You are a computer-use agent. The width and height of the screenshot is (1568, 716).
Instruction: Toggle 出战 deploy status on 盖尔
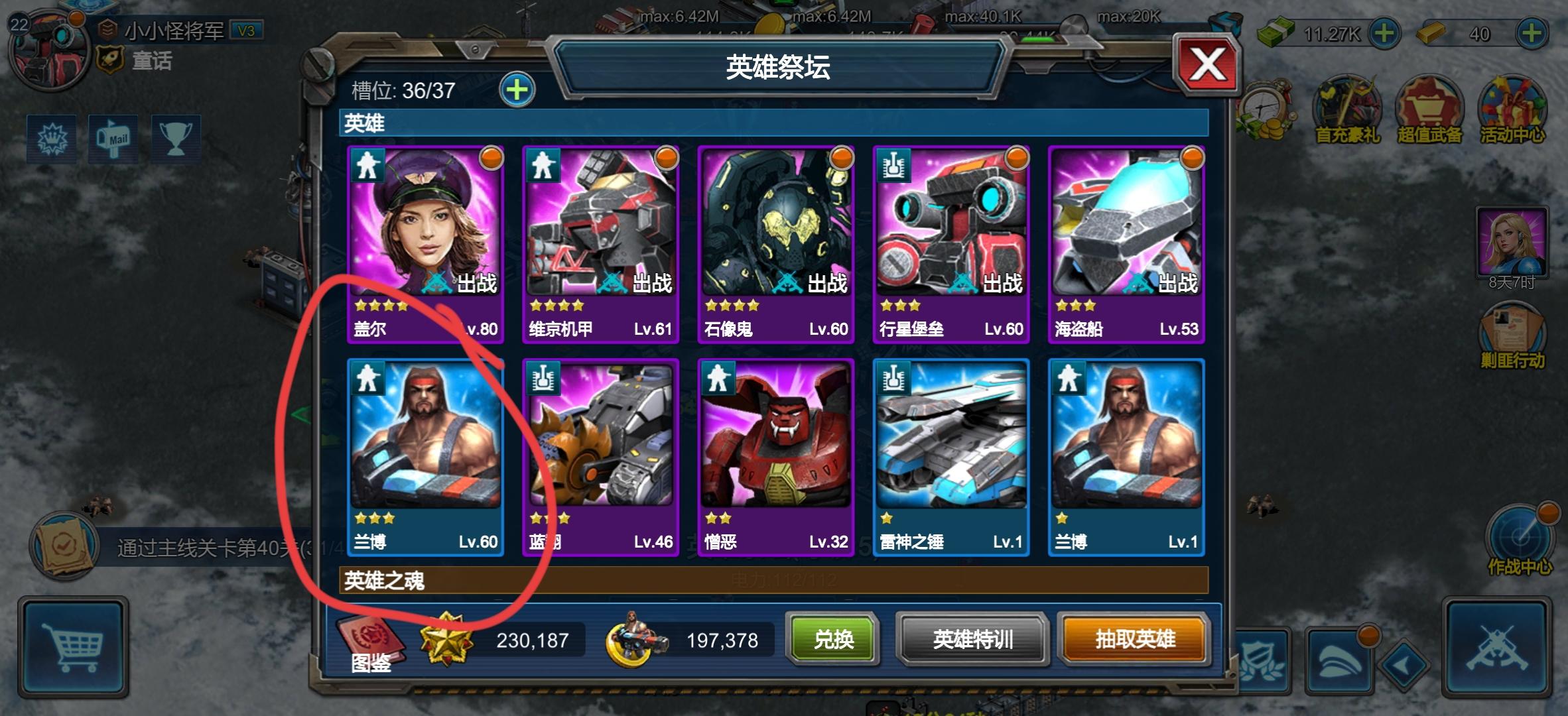[x=473, y=282]
